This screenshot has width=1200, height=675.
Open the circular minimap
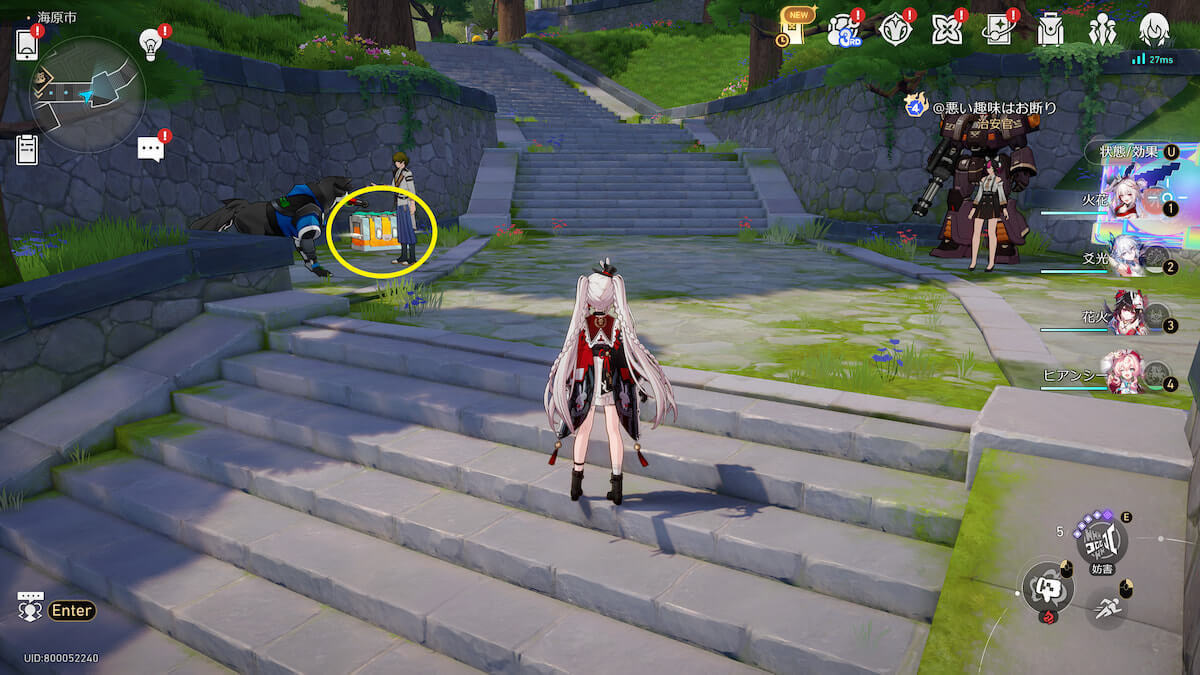(x=88, y=94)
